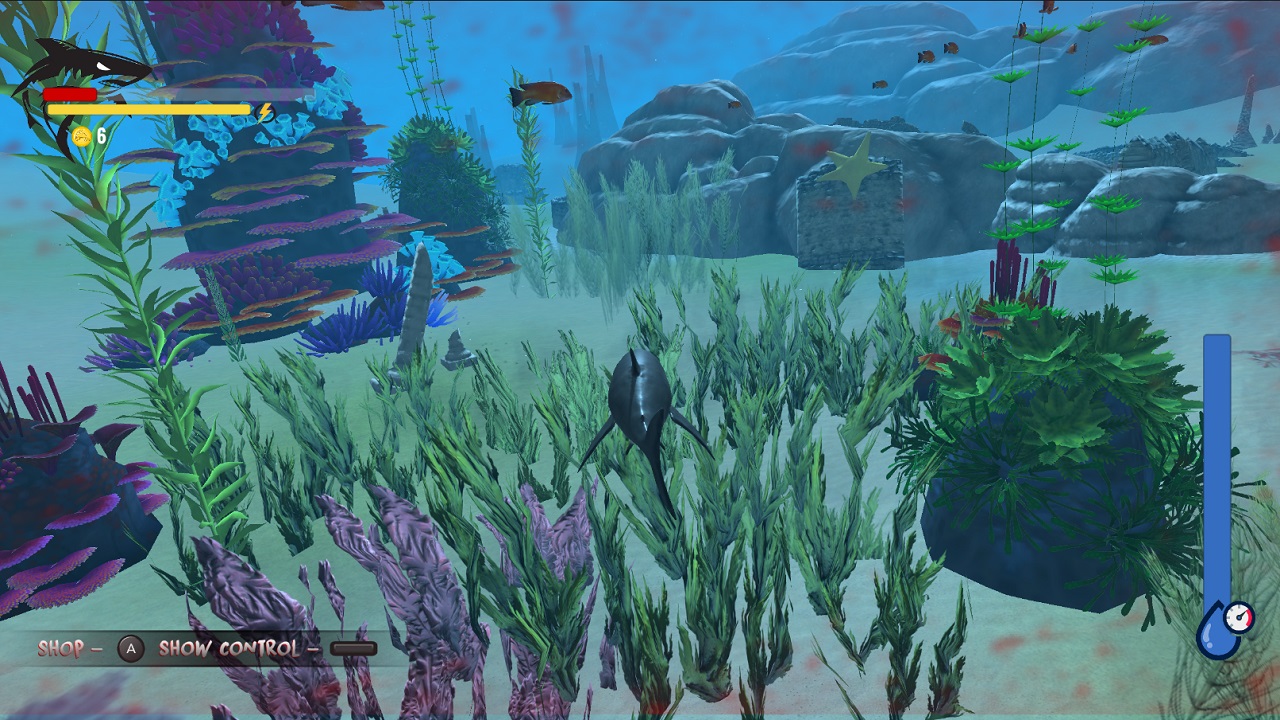1280x720 pixels.
Task: Open the Shop
Action: coord(60,649)
